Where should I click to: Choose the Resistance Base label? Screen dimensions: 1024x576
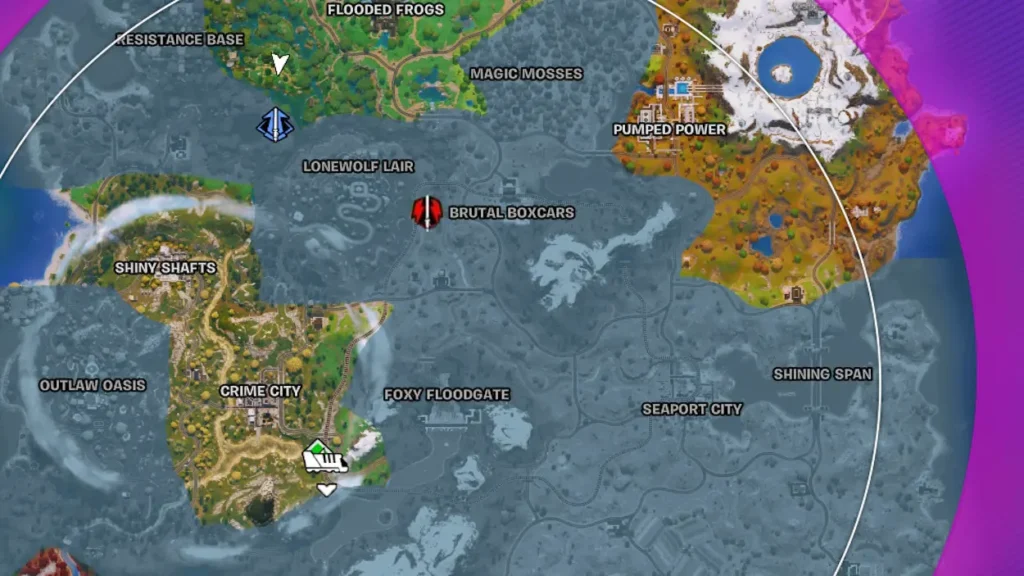pos(180,40)
